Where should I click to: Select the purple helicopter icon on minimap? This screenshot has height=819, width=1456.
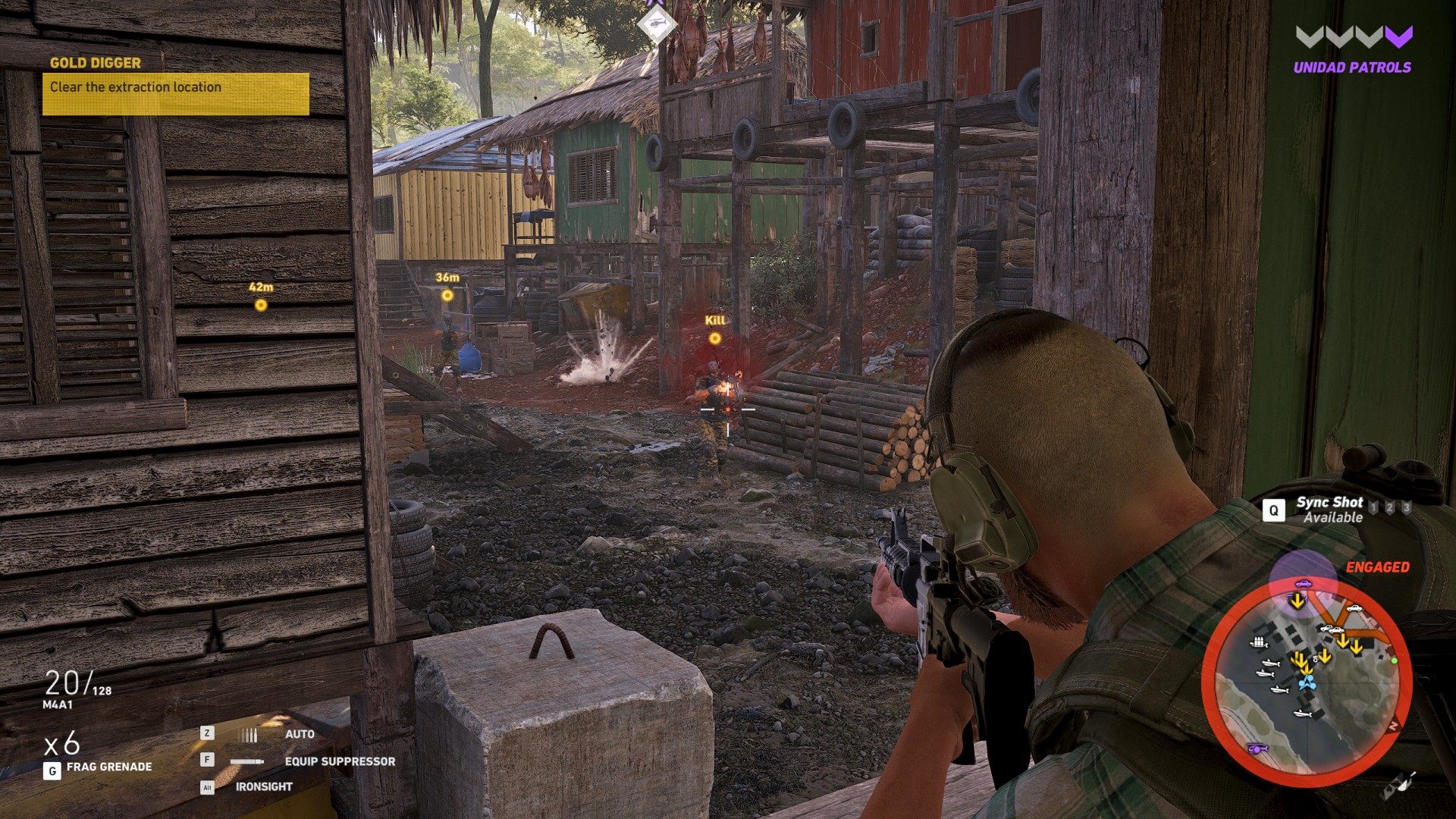pyautogui.click(x=1257, y=748)
